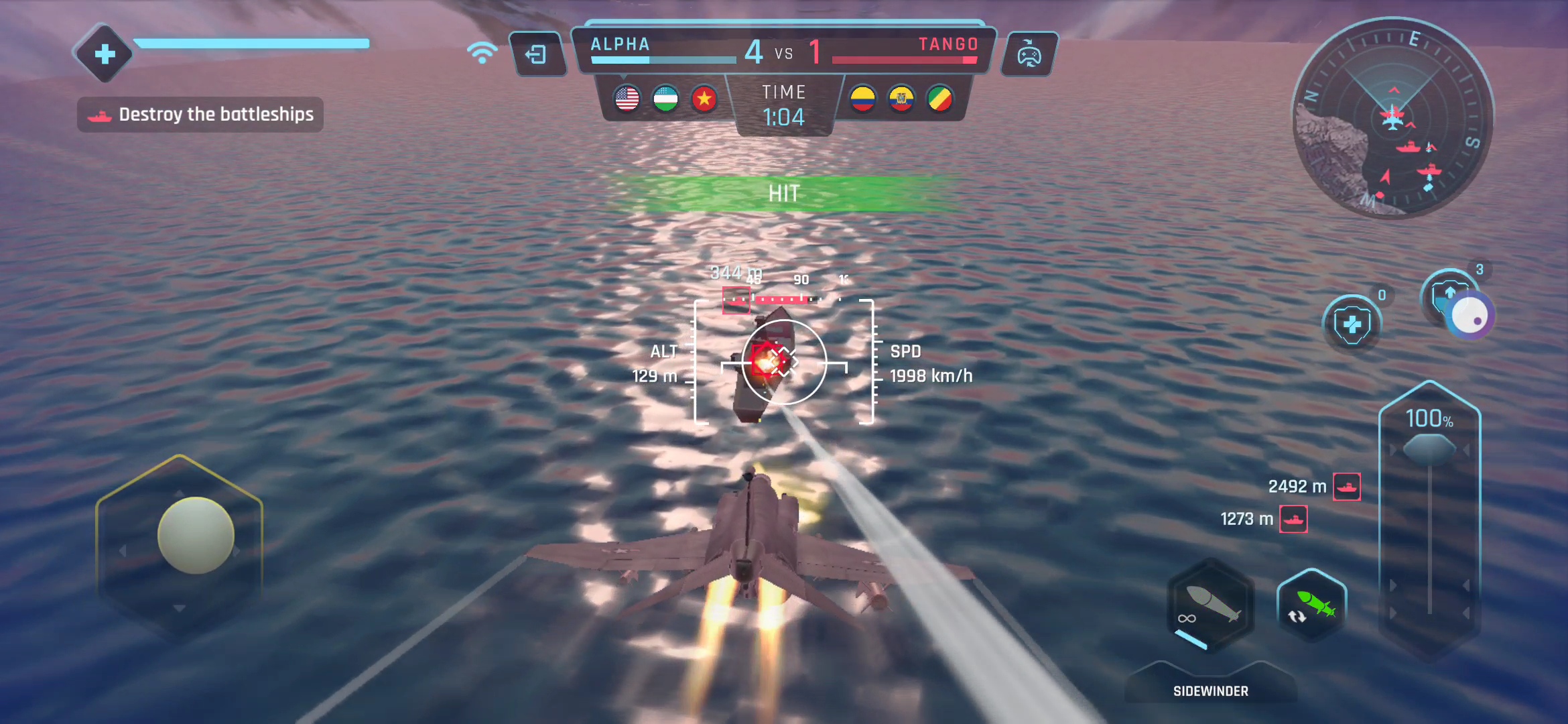Select the battleship target at 1273 m
The height and width of the screenshot is (724, 1568).
click(1293, 519)
